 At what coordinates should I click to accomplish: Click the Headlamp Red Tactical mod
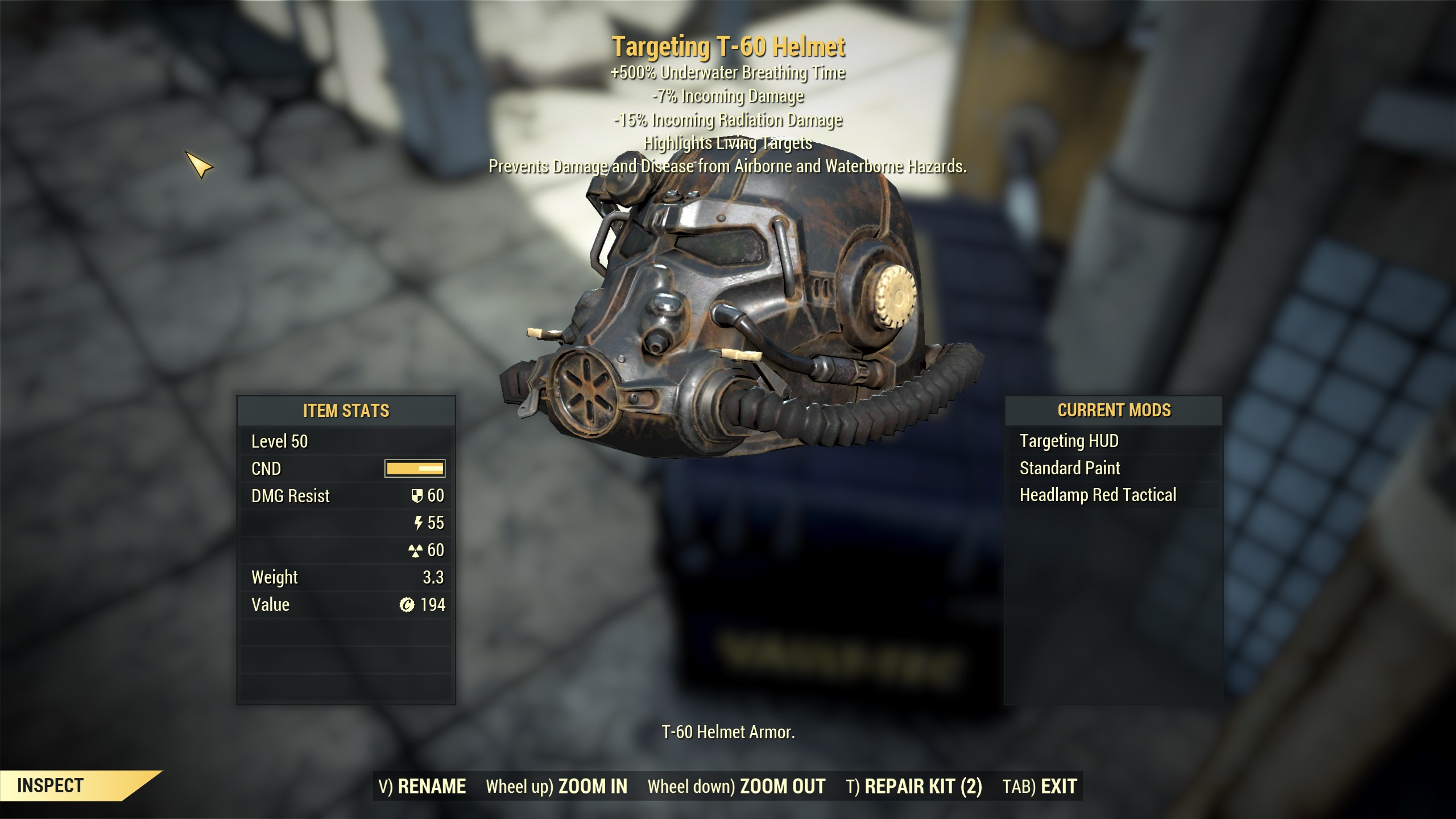(x=1097, y=495)
